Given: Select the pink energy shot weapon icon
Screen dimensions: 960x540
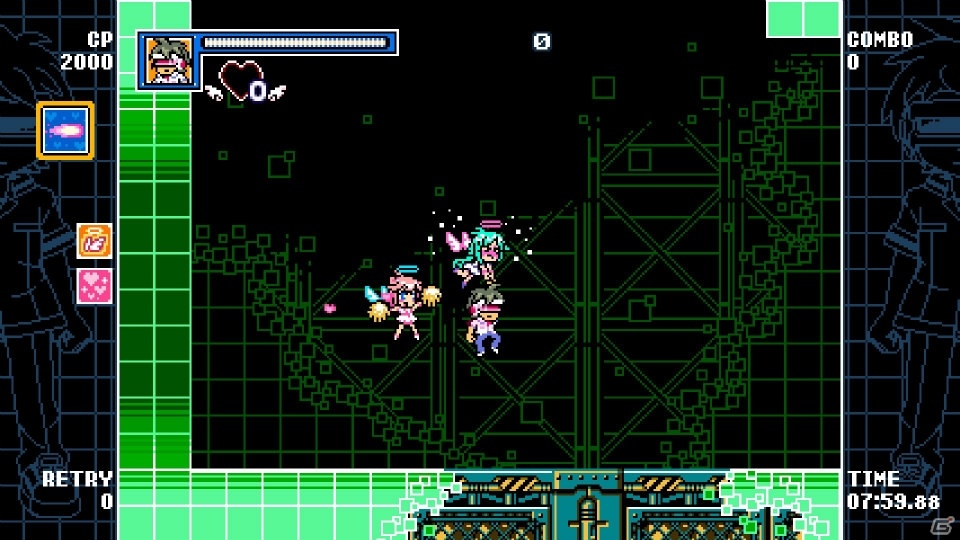Looking at the screenshot, I should [66, 130].
